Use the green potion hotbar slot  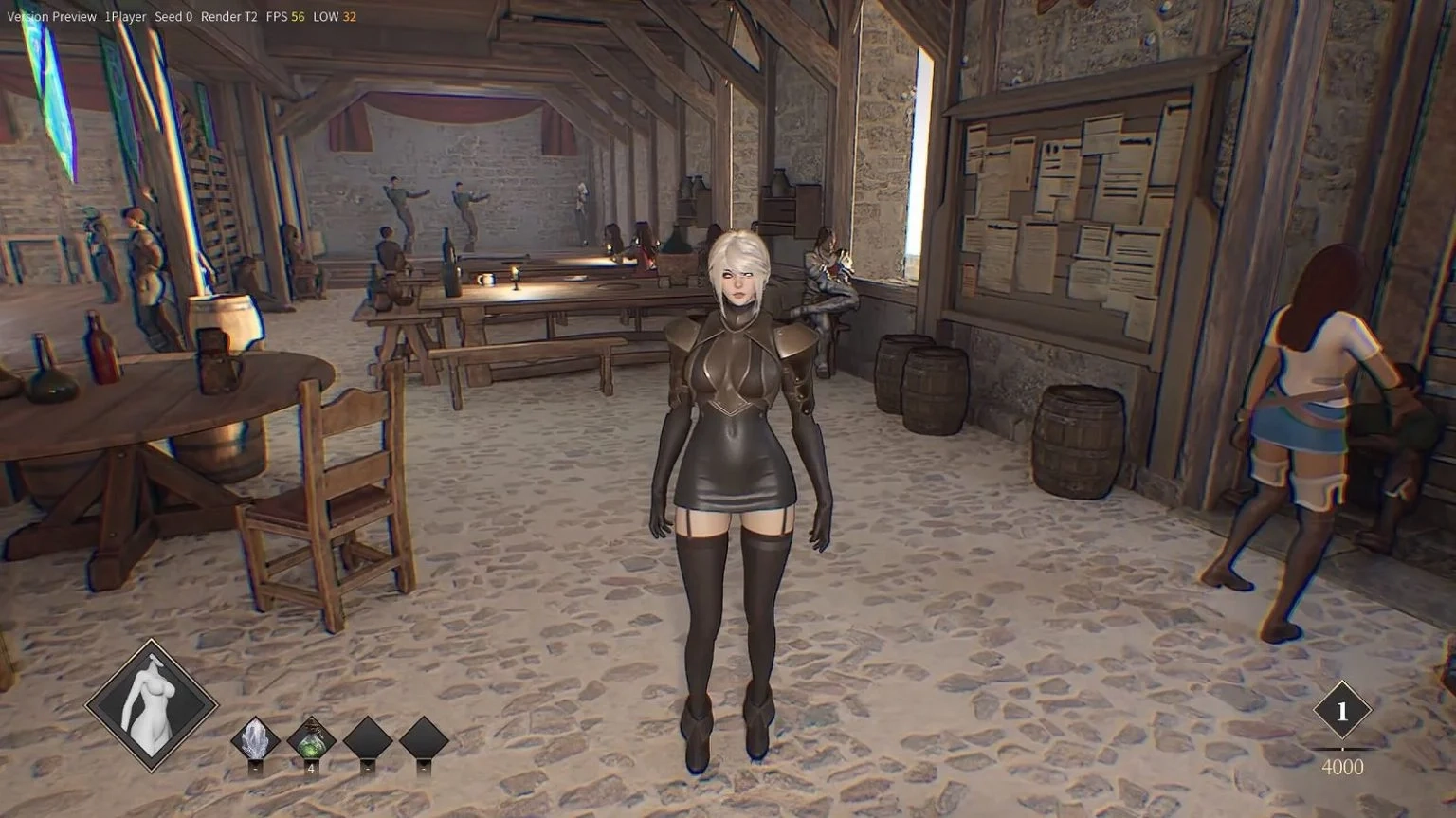311,738
